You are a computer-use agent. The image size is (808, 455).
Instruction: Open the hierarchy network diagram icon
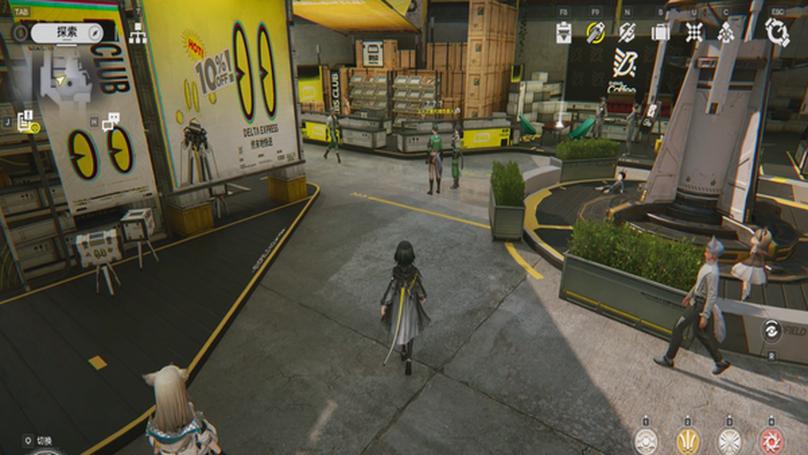[138, 35]
